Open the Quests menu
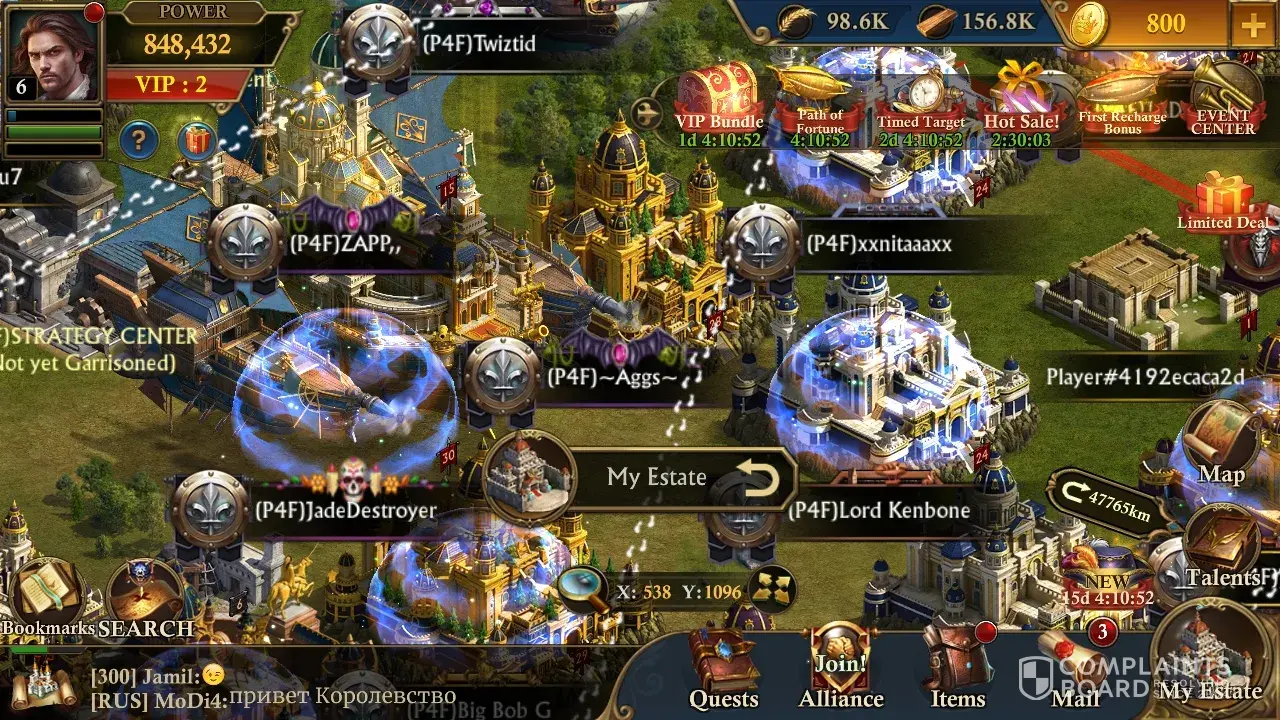Viewport: 1280px width, 720px height. [723, 668]
